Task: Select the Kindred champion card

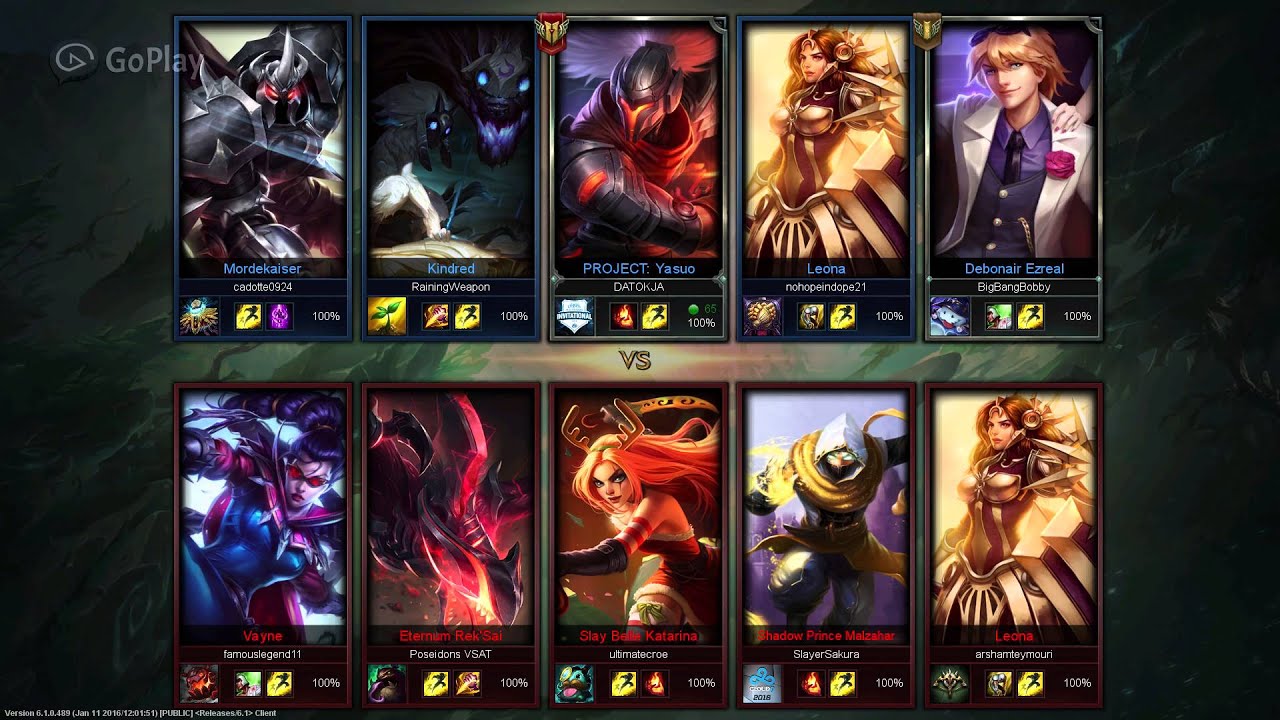Action: point(450,150)
